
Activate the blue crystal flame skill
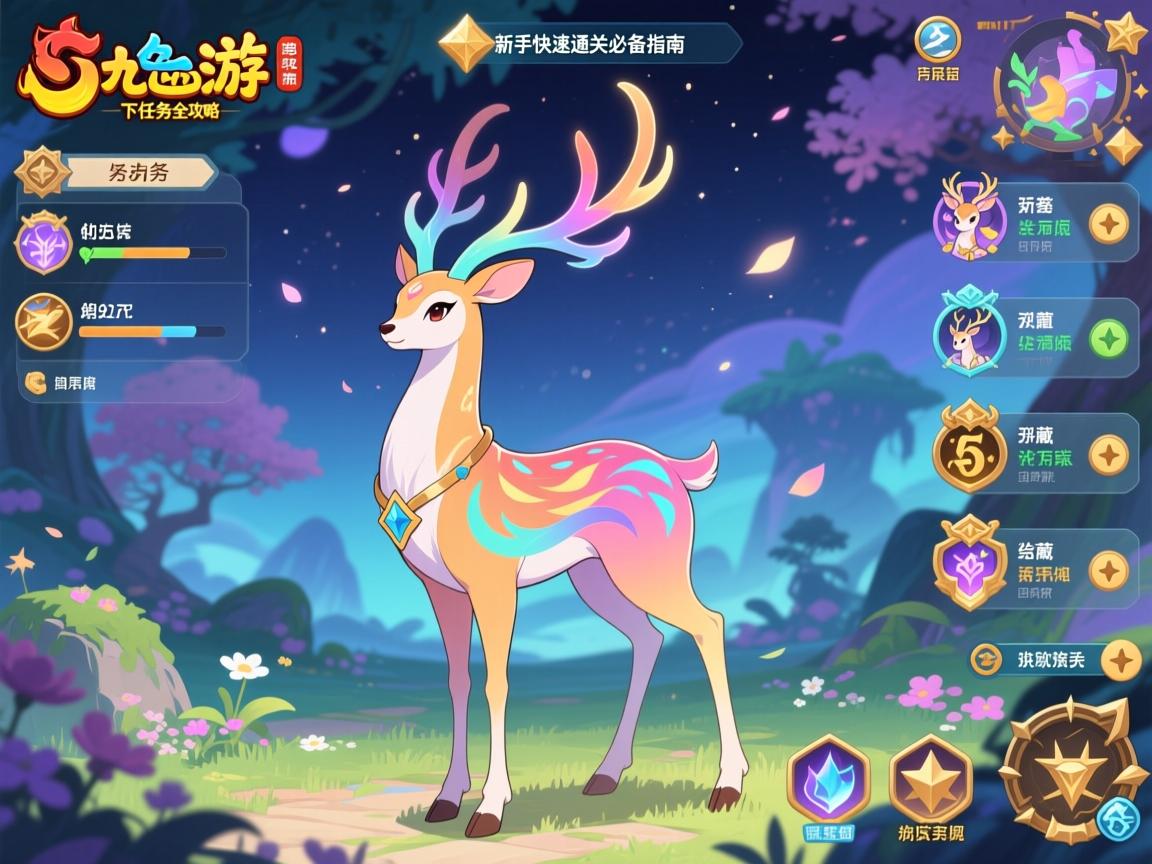click(828, 779)
